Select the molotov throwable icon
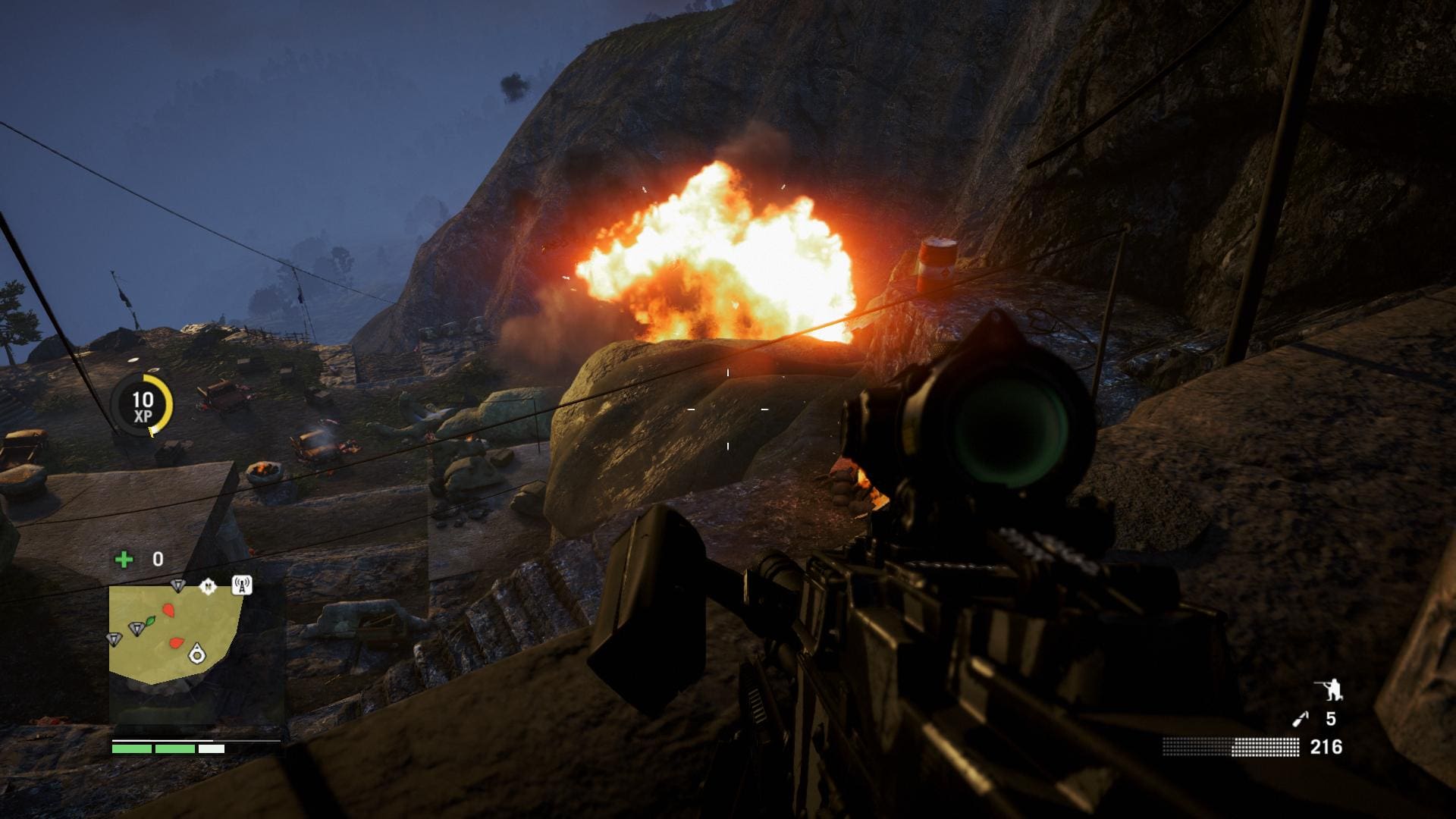1456x819 pixels. click(1300, 719)
